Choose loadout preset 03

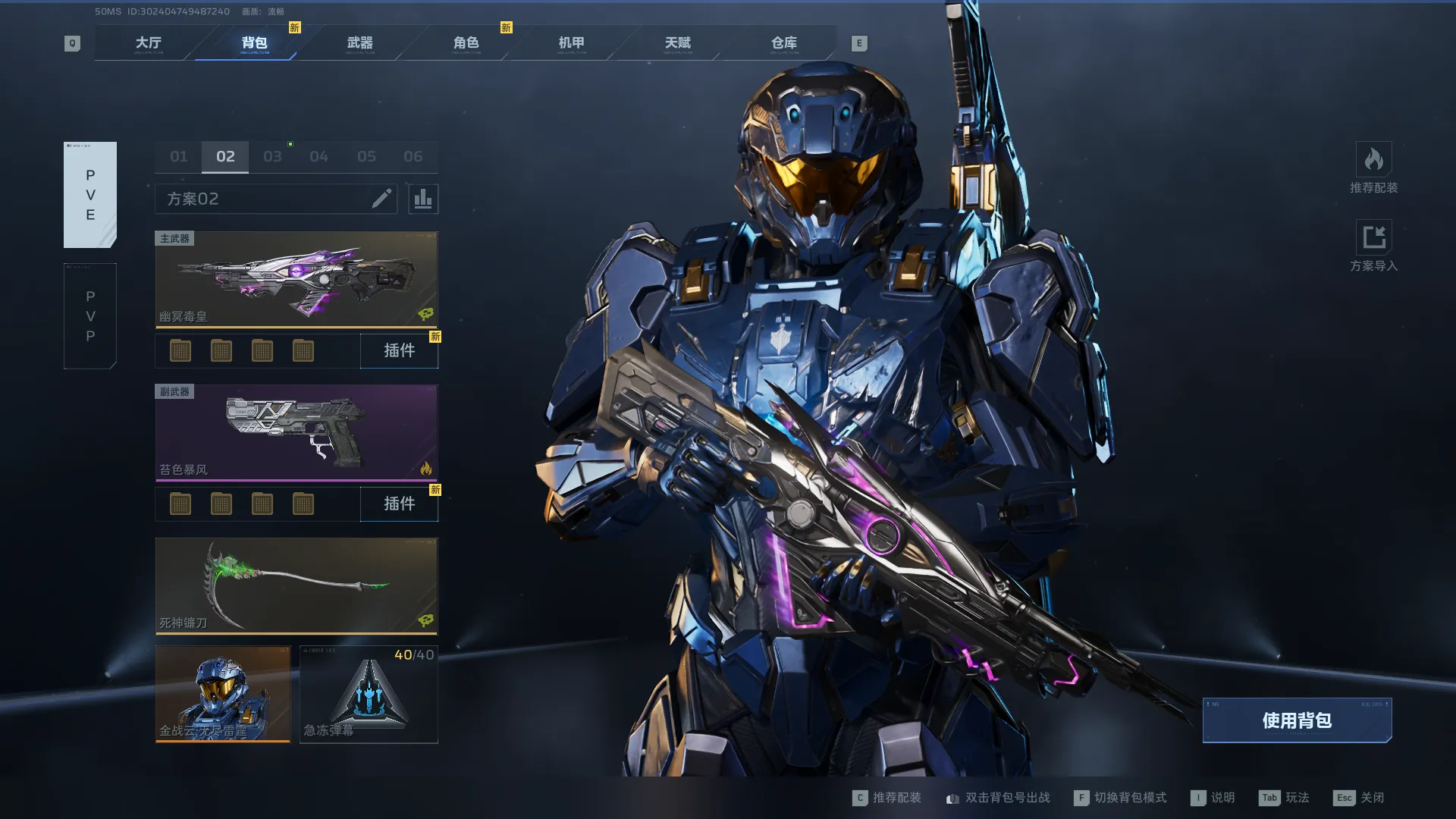(272, 157)
